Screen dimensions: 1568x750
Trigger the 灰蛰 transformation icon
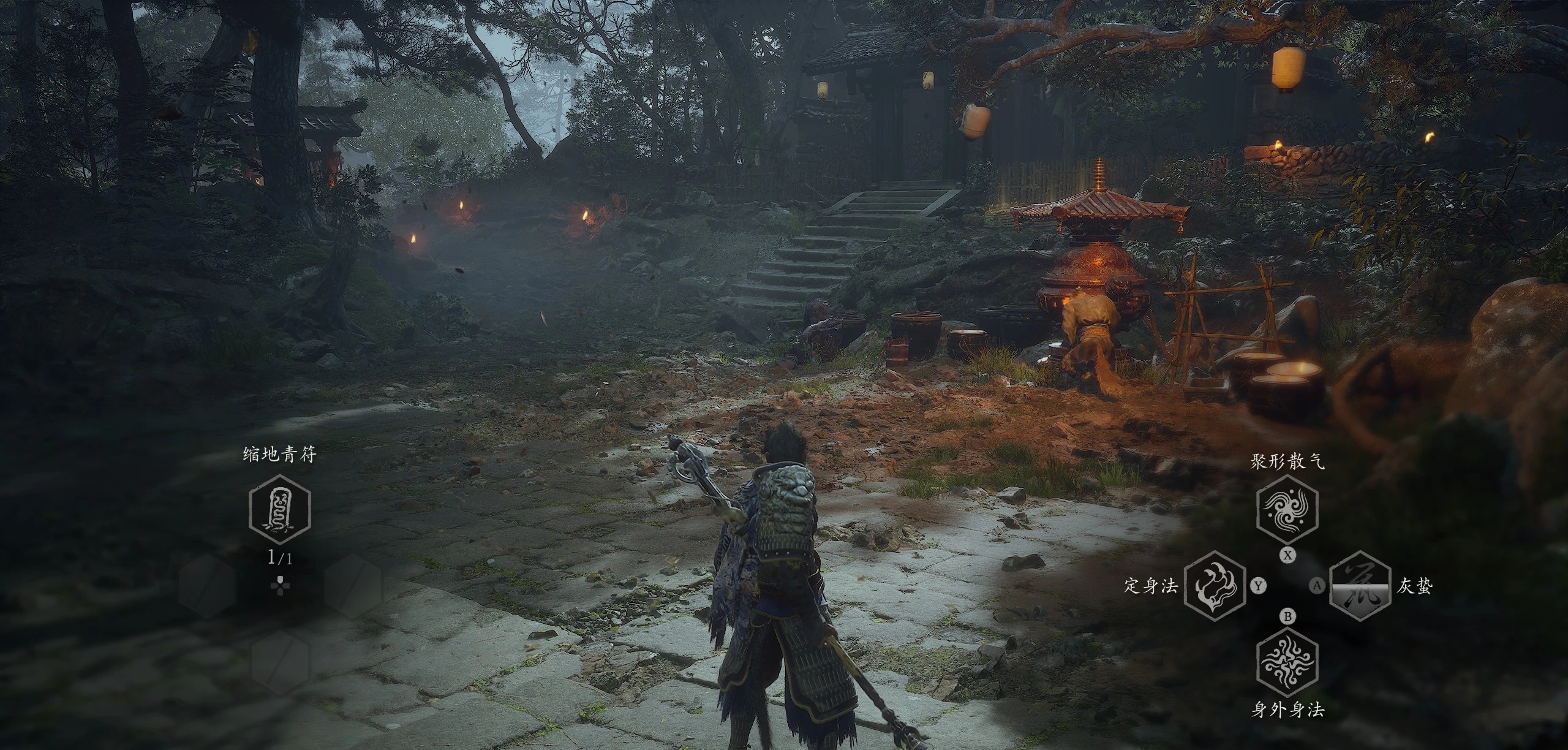pos(1359,586)
